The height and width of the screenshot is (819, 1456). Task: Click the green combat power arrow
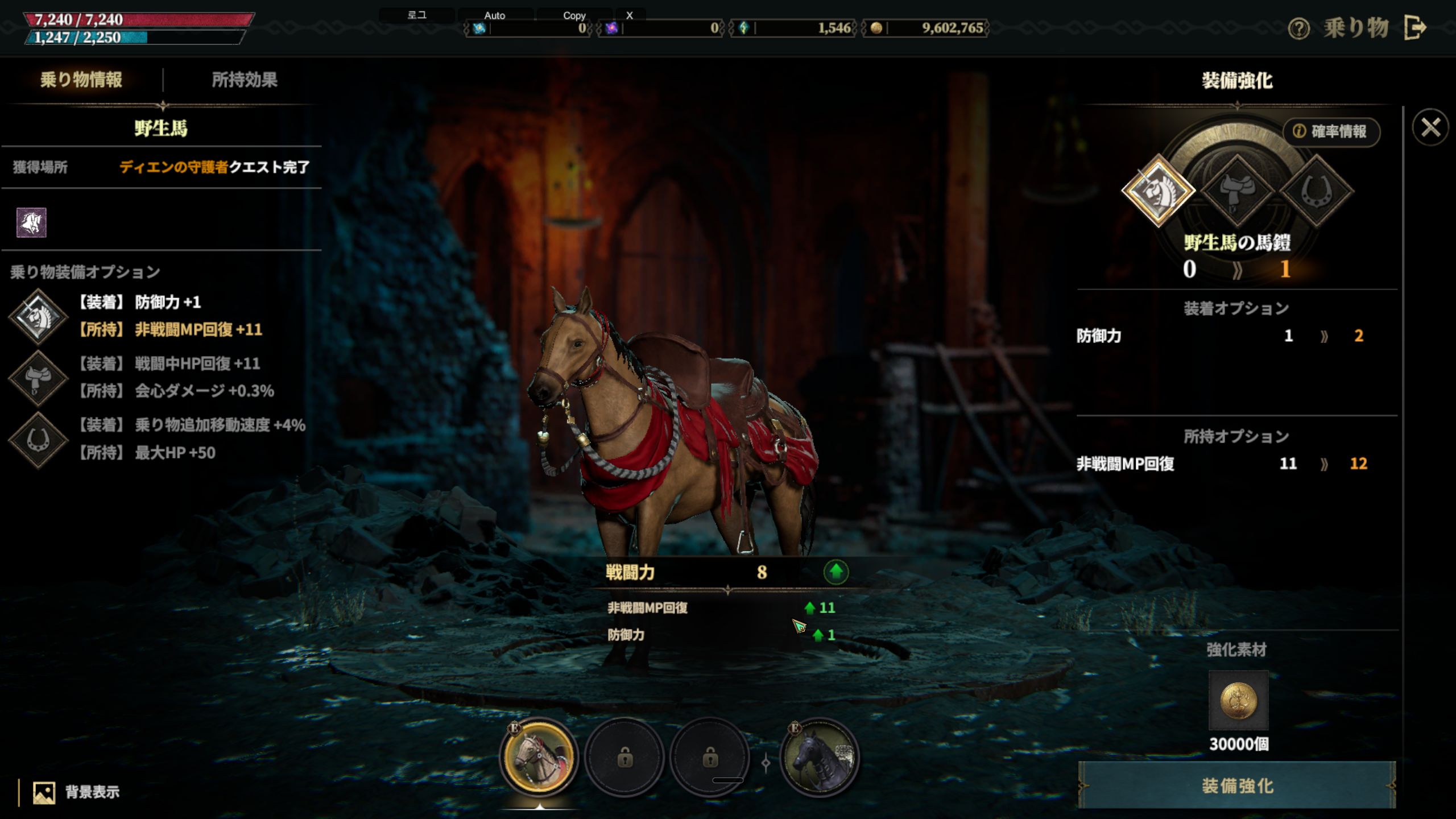(835, 572)
